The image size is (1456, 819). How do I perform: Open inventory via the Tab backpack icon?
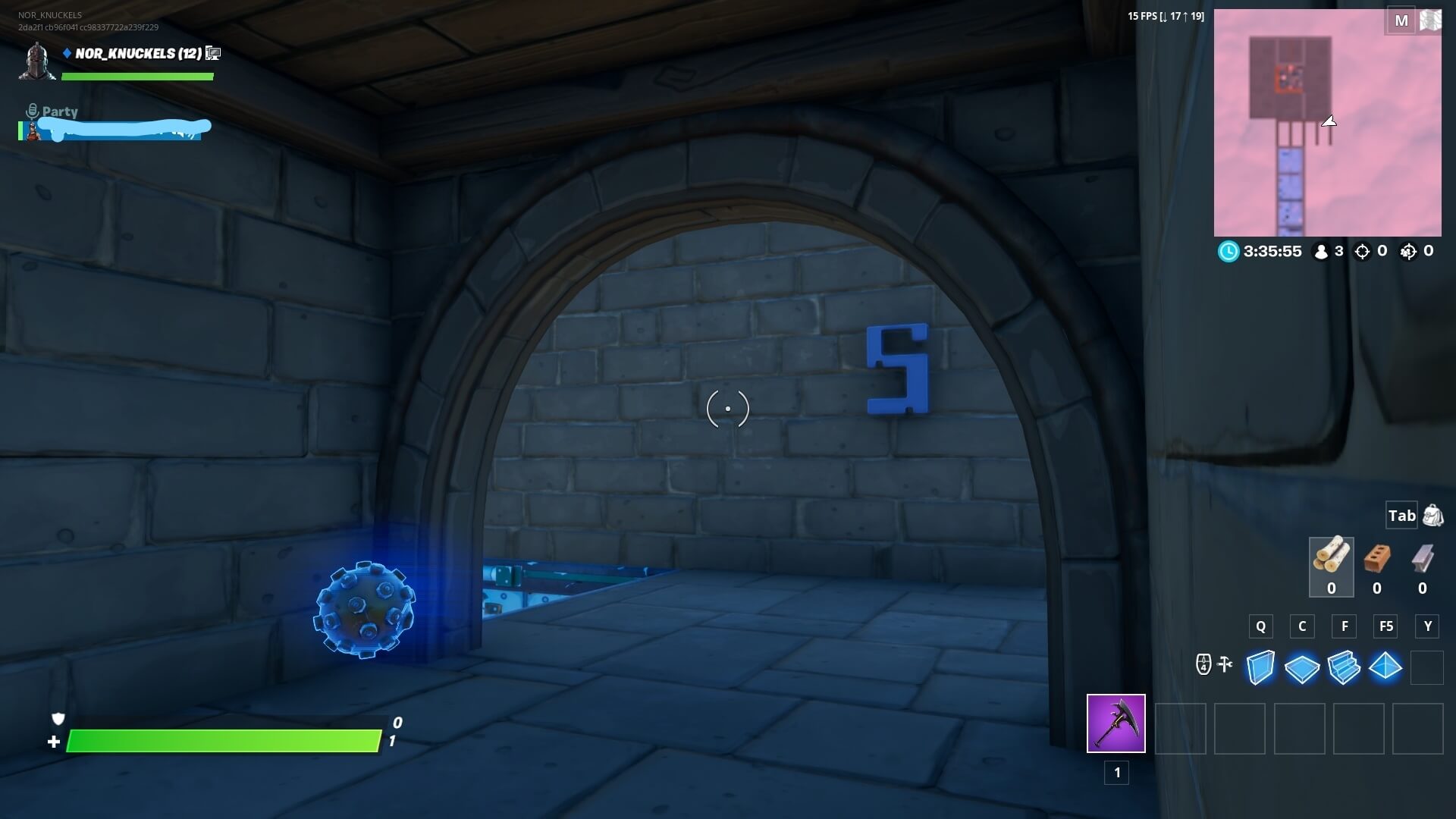(1432, 515)
